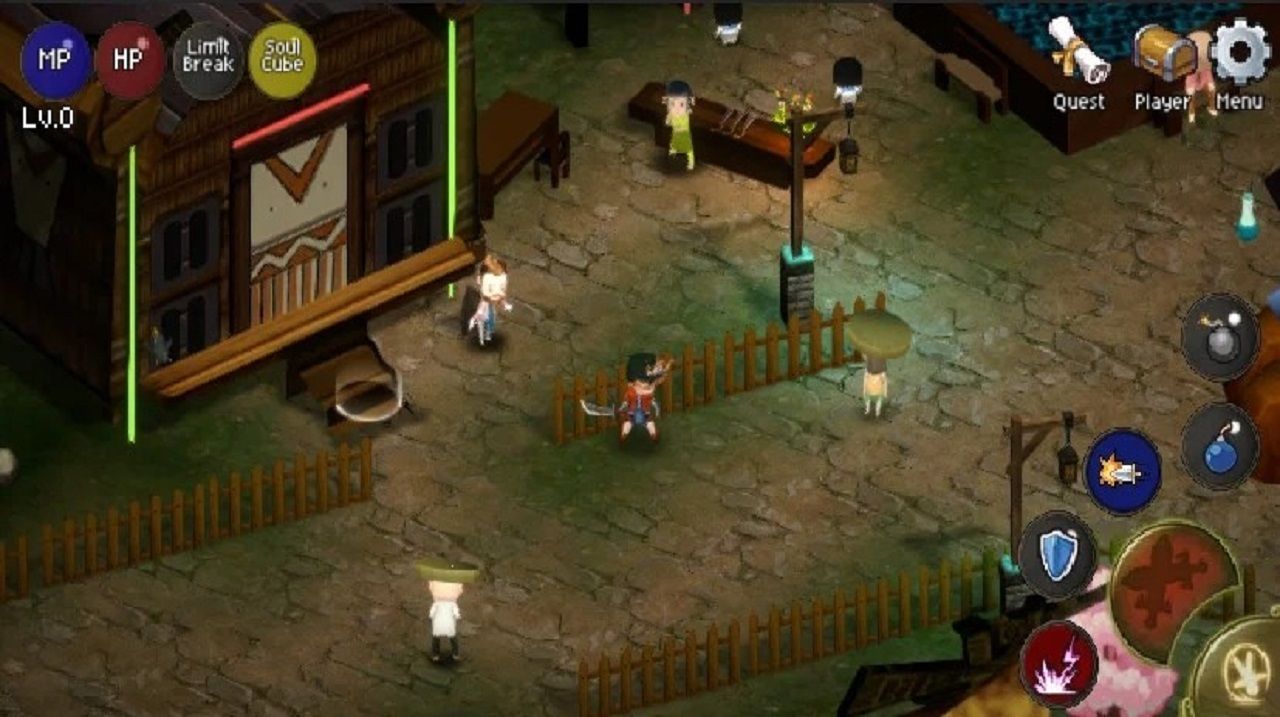Activate the sword strike skill
Image resolution: width=1280 pixels, height=717 pixels.
1123,471
